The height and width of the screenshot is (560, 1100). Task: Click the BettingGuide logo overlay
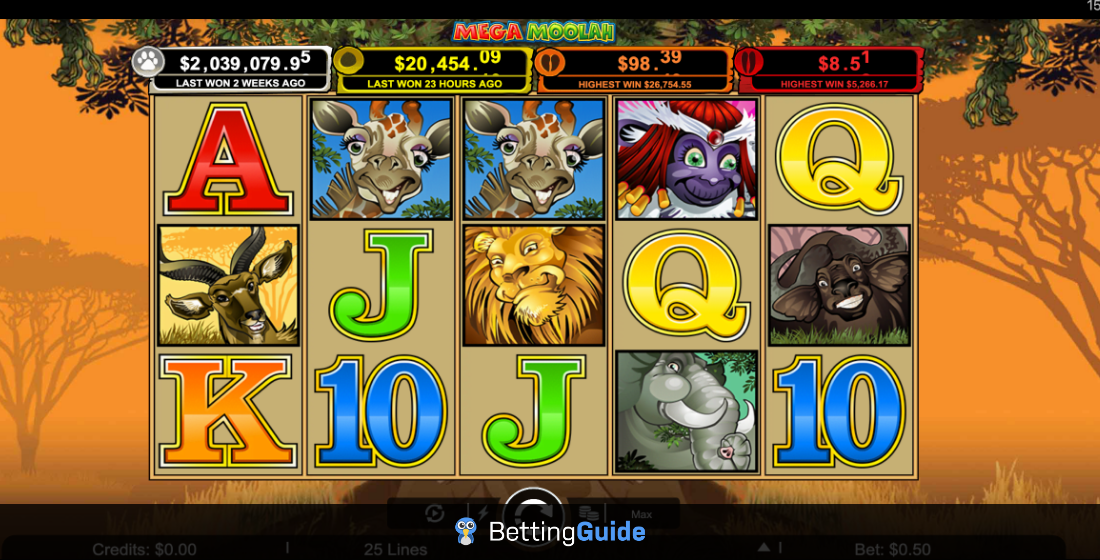click(x=549, y=531)
